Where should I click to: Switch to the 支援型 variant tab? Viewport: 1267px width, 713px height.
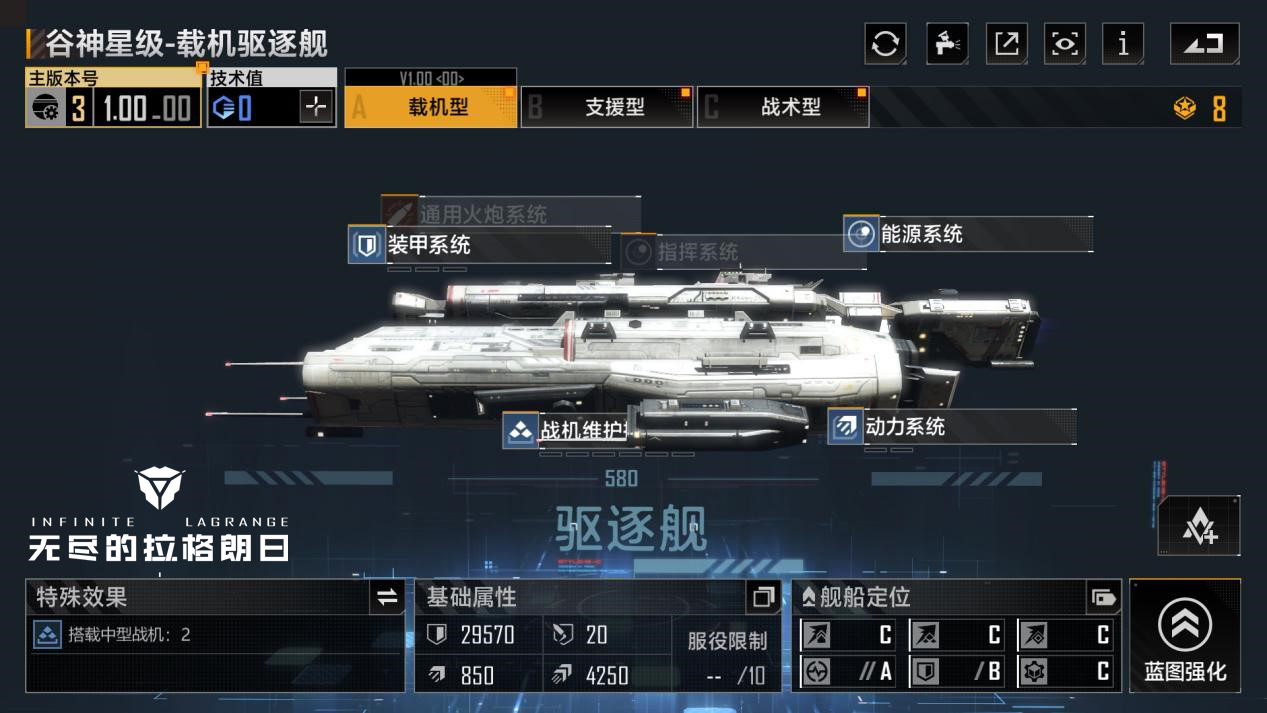[608, 107]
